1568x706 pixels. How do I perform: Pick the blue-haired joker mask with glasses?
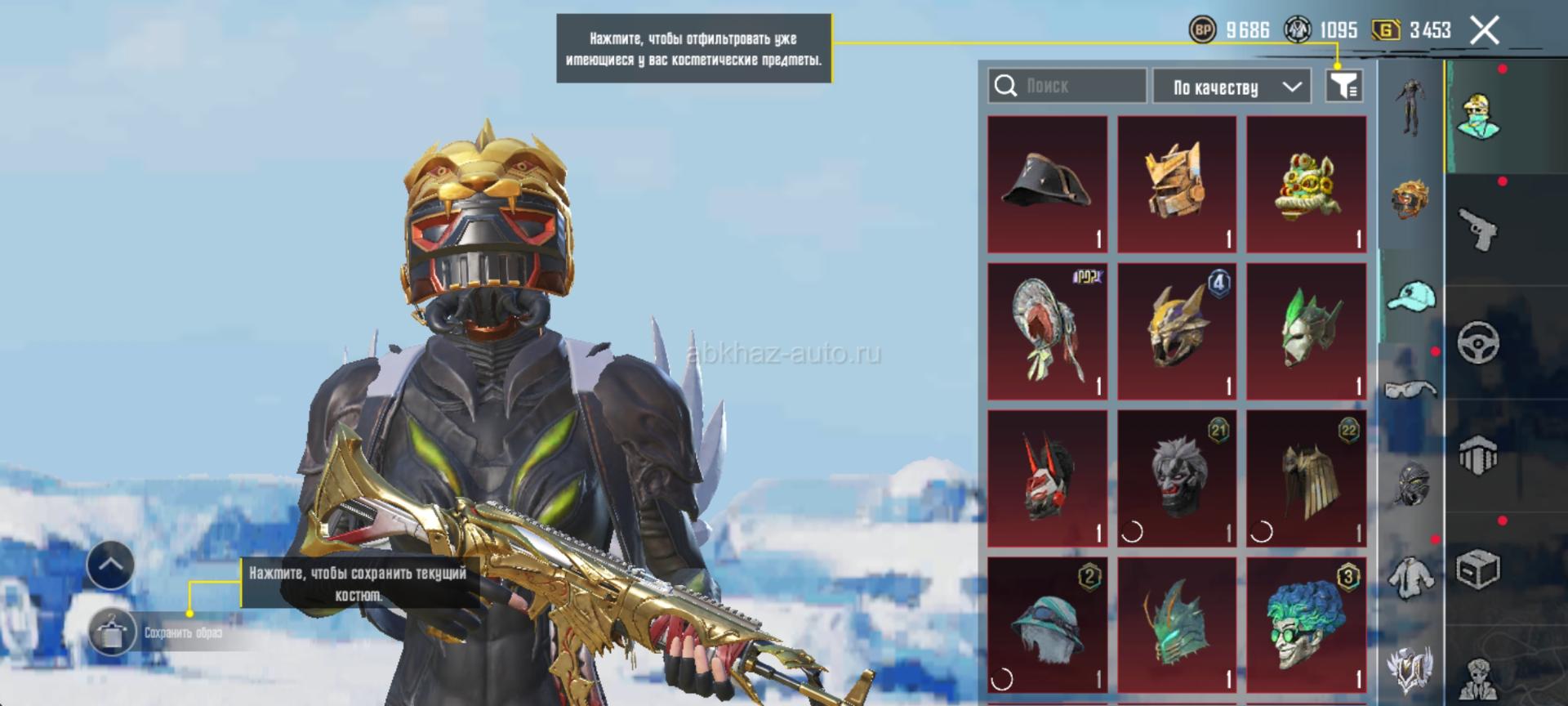pos(1307,625)
